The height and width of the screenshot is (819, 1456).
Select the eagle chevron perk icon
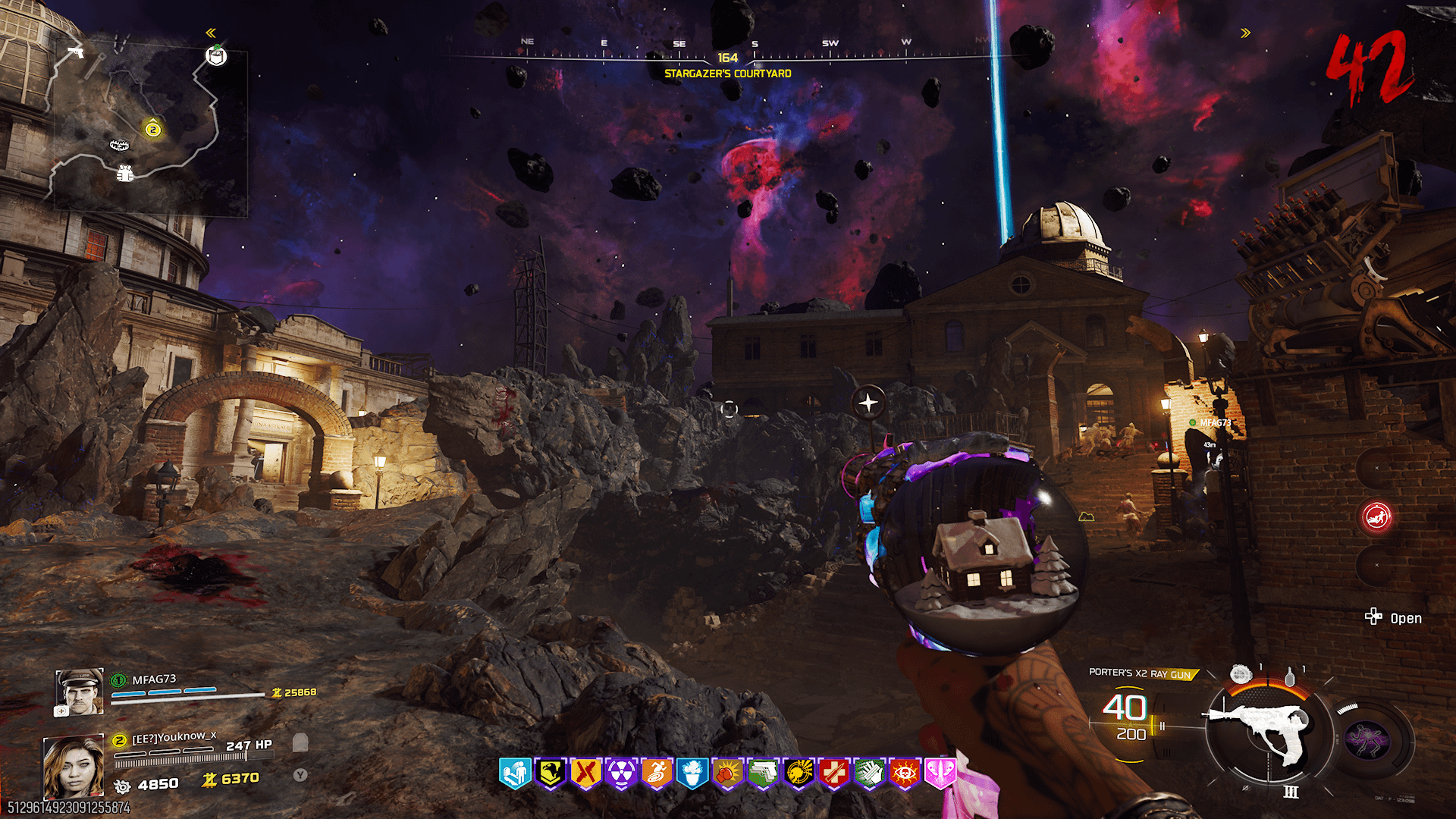pyautogui.click(x=551, y=773)
